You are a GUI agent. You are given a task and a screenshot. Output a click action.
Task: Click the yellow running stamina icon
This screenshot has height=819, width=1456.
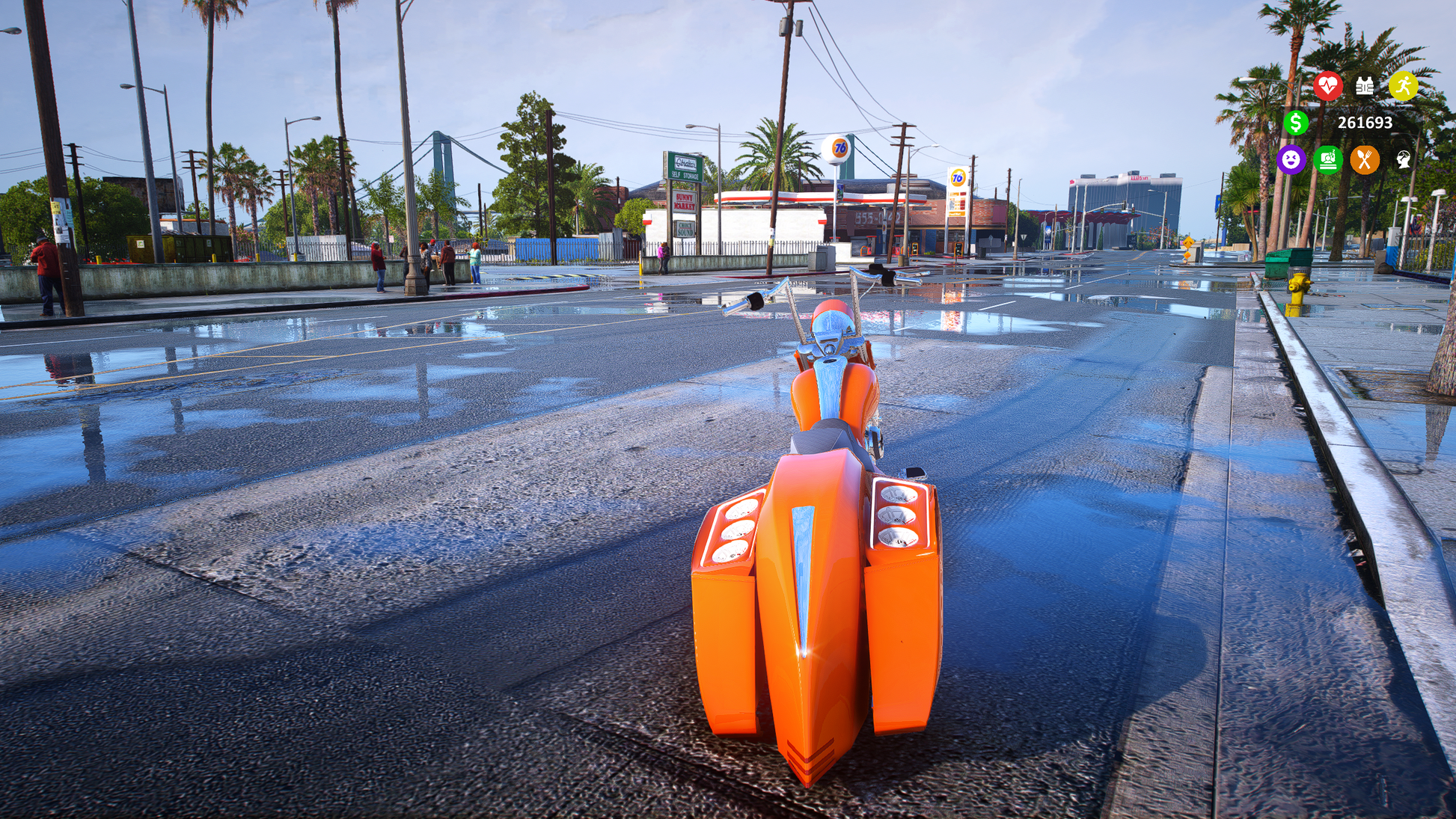pyautogui.click(x=1403, y=86)
